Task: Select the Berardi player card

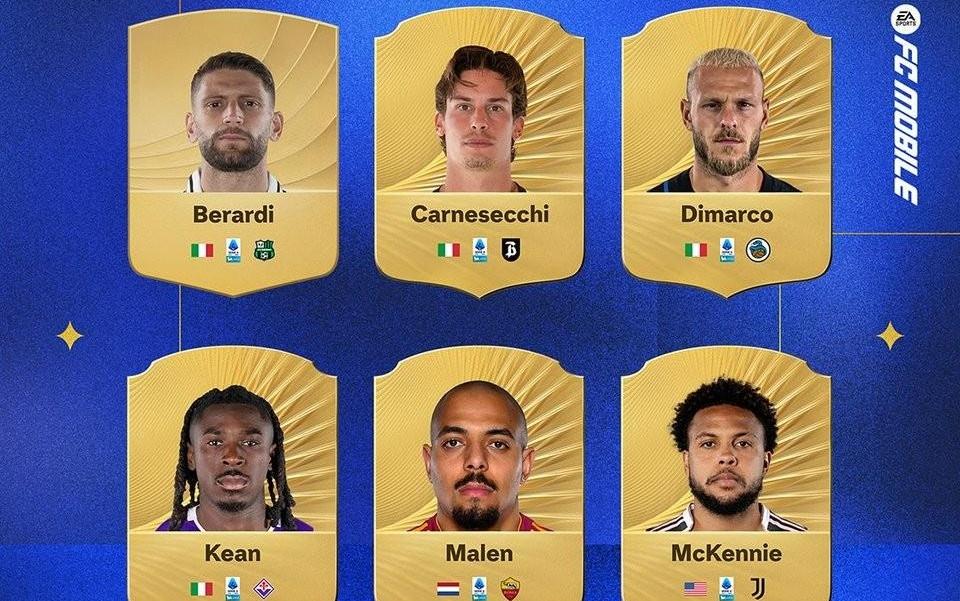Action: [x=233, y=150]
